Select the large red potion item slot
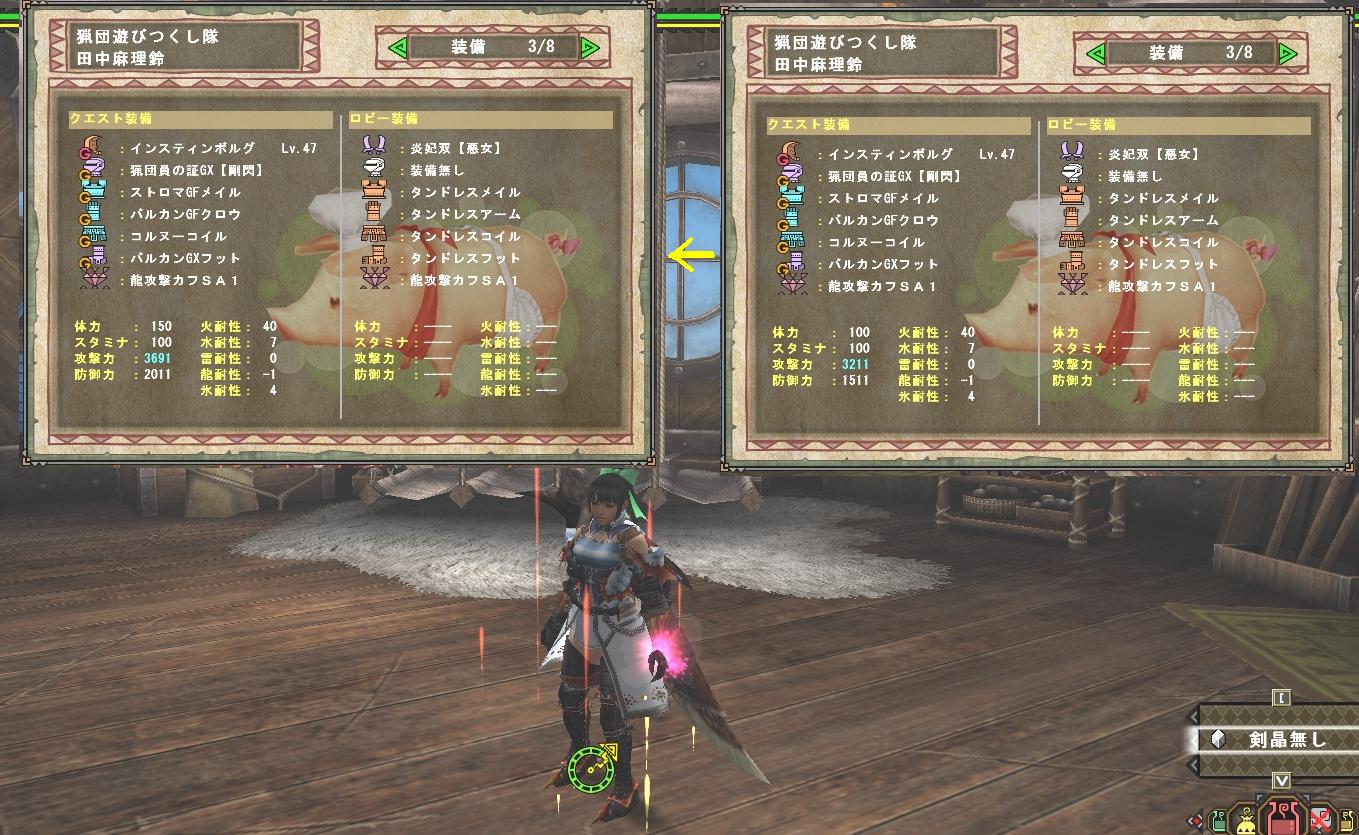This screenshot has height=835, width=1359. (x=1281, y=817)
